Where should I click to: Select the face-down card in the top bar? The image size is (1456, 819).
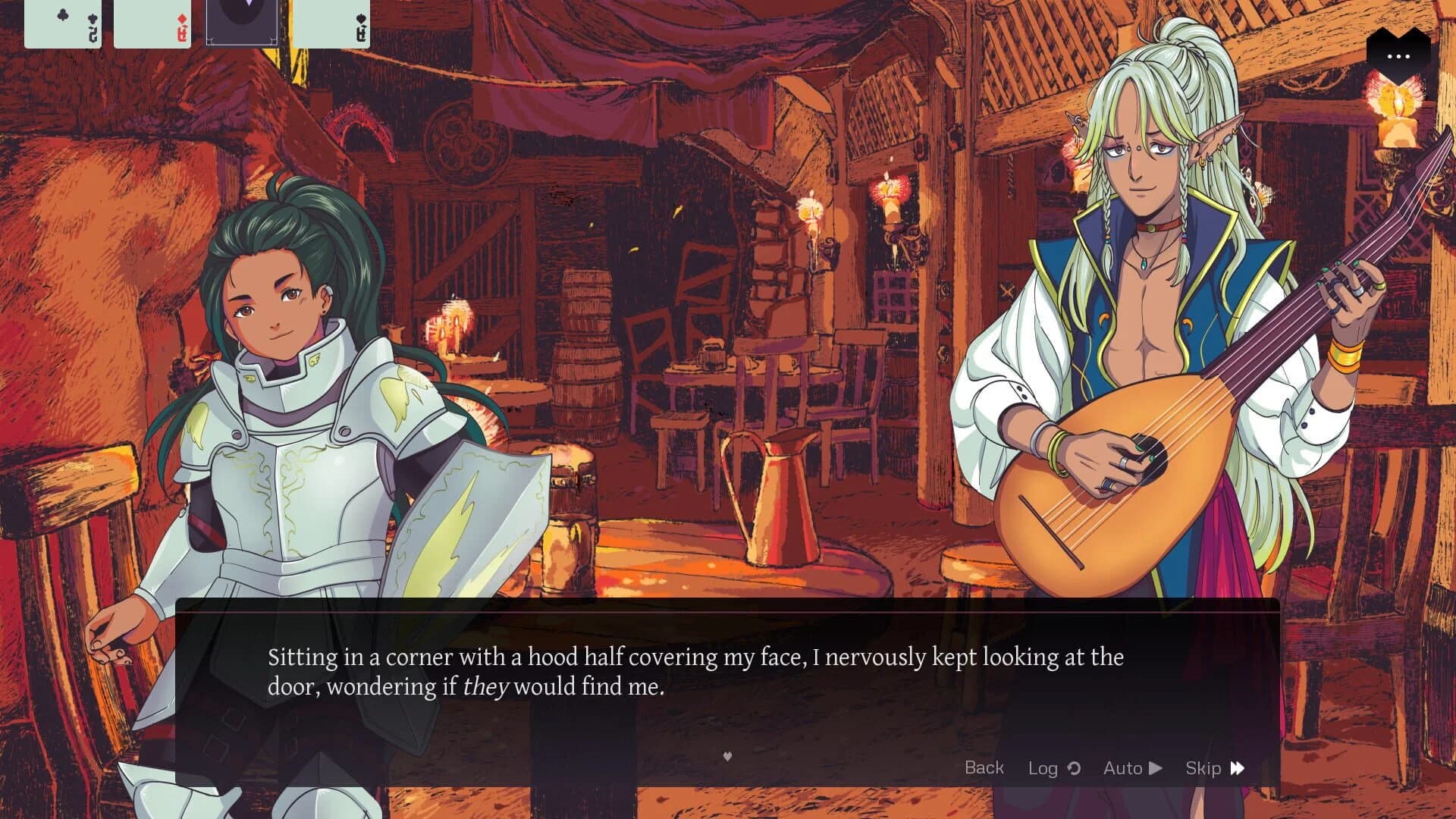[x=243, y=21]
